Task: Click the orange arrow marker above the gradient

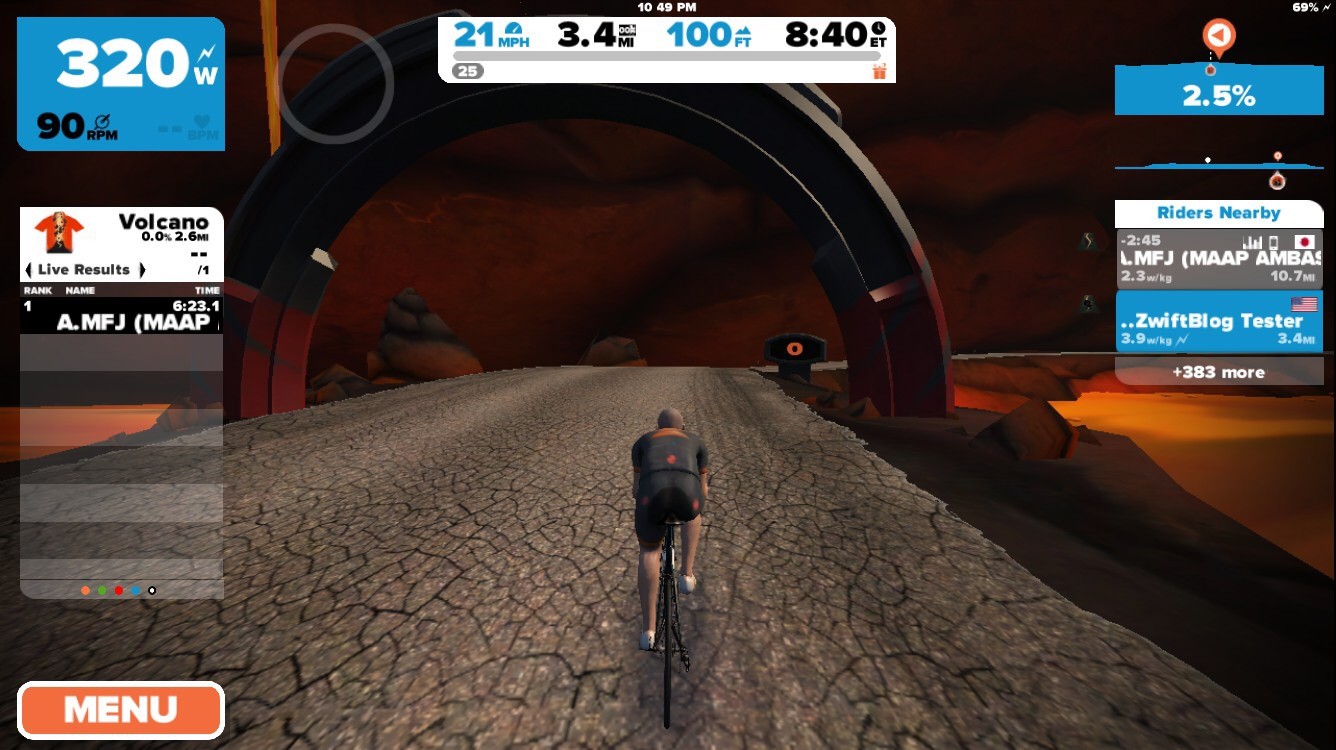Action: point(1218,37)
